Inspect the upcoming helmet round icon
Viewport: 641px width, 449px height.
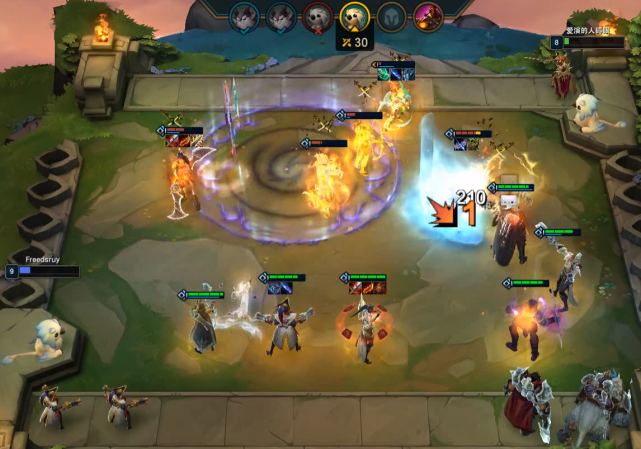pos(392,17)
